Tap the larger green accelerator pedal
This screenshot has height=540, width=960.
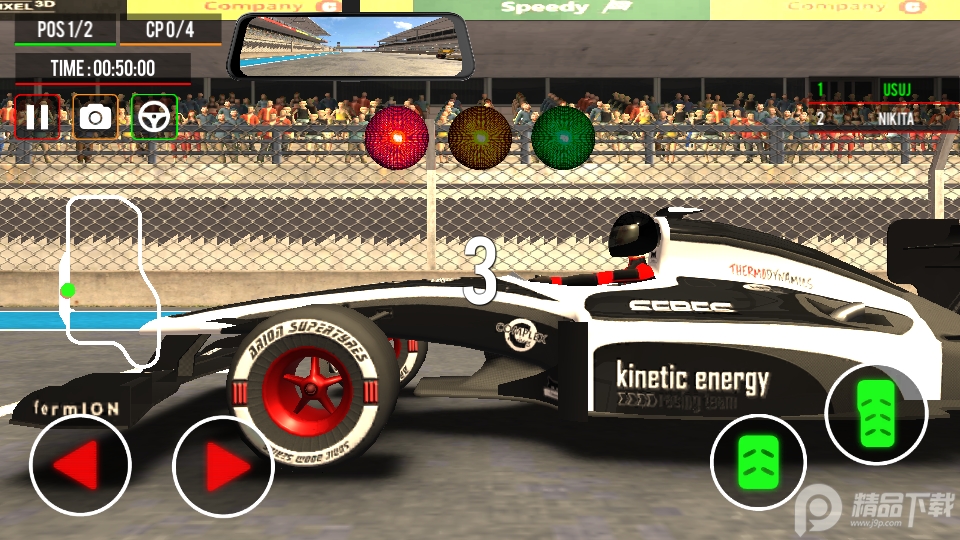click(875, 414)
